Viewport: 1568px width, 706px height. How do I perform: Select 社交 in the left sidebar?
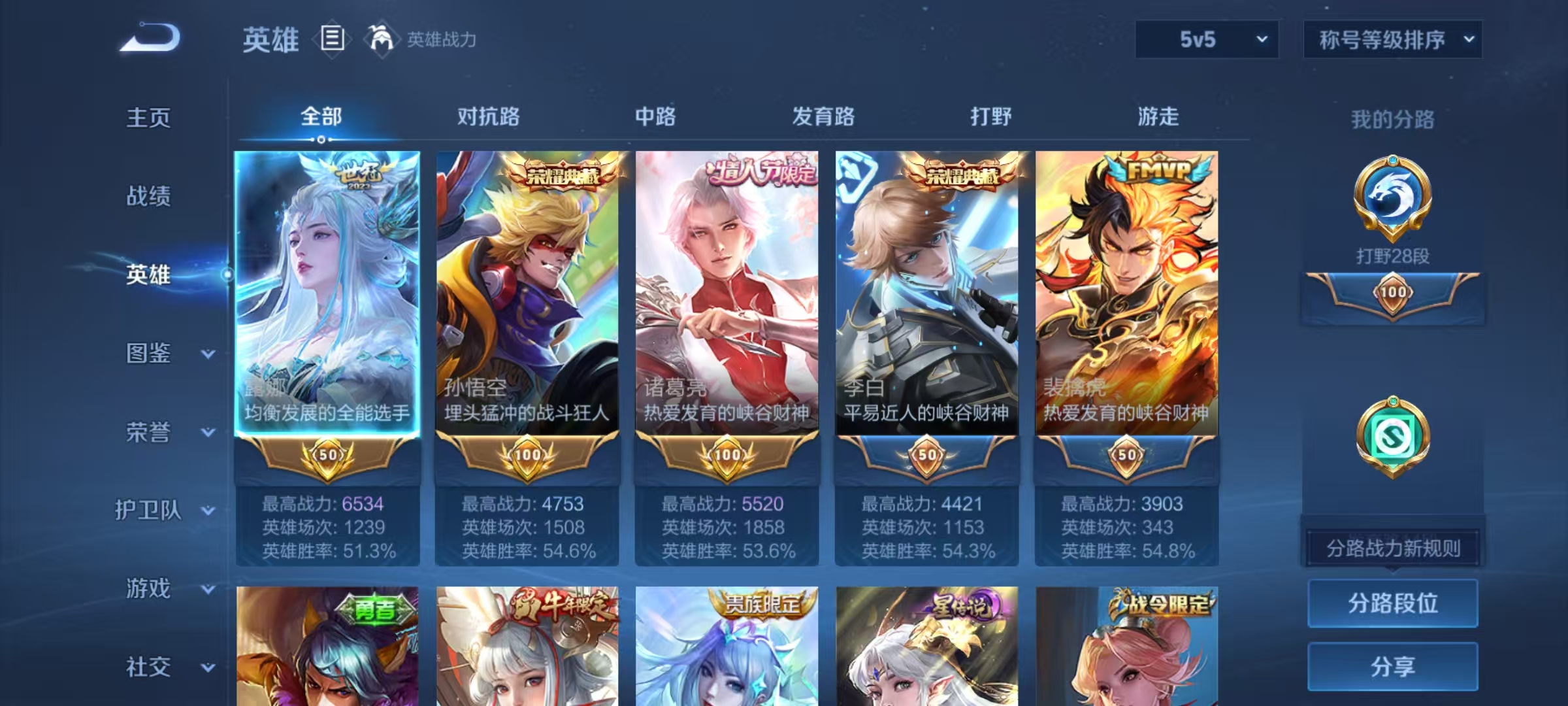click(147, 667)
